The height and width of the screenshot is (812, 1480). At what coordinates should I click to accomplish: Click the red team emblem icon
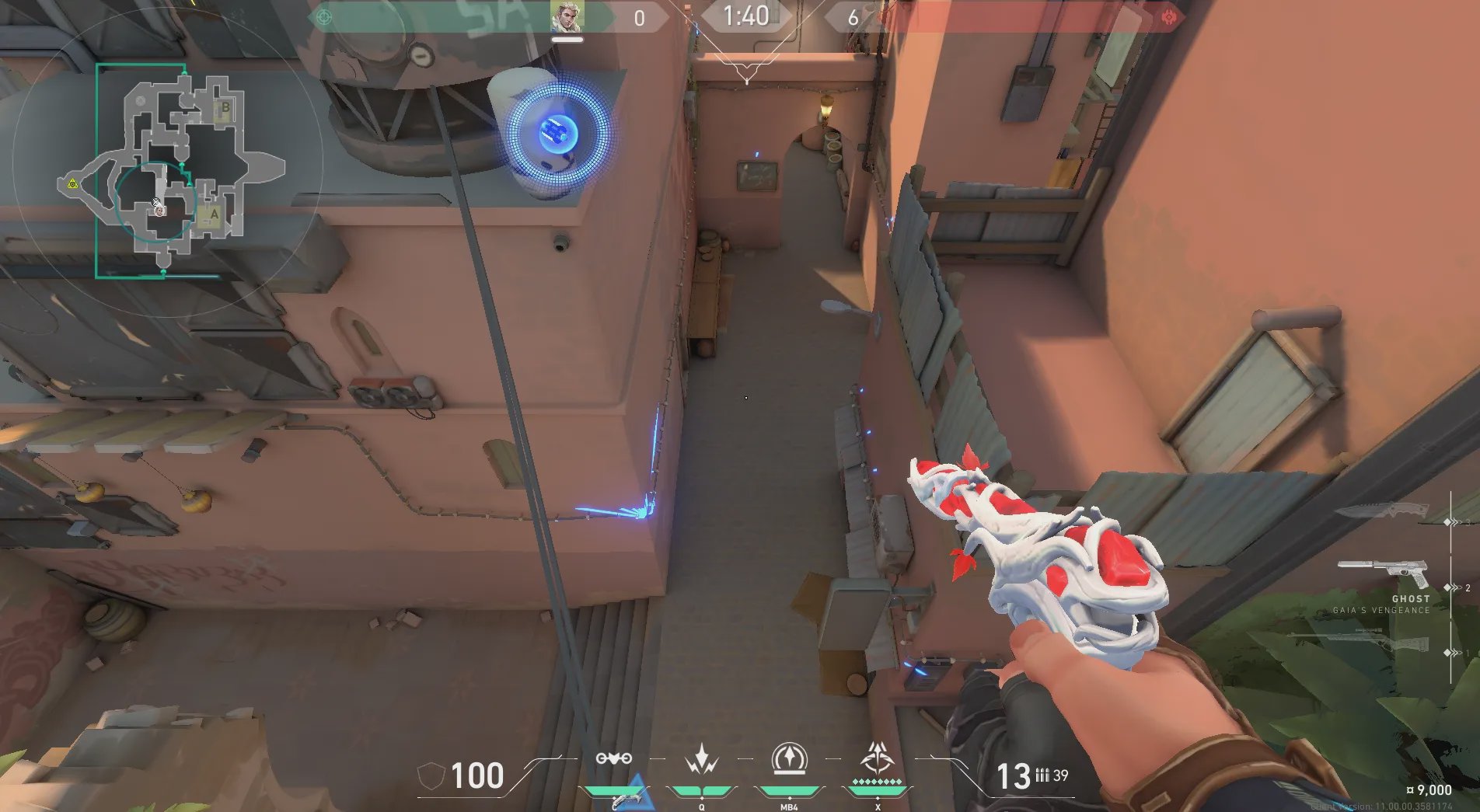click(1168, 17)
